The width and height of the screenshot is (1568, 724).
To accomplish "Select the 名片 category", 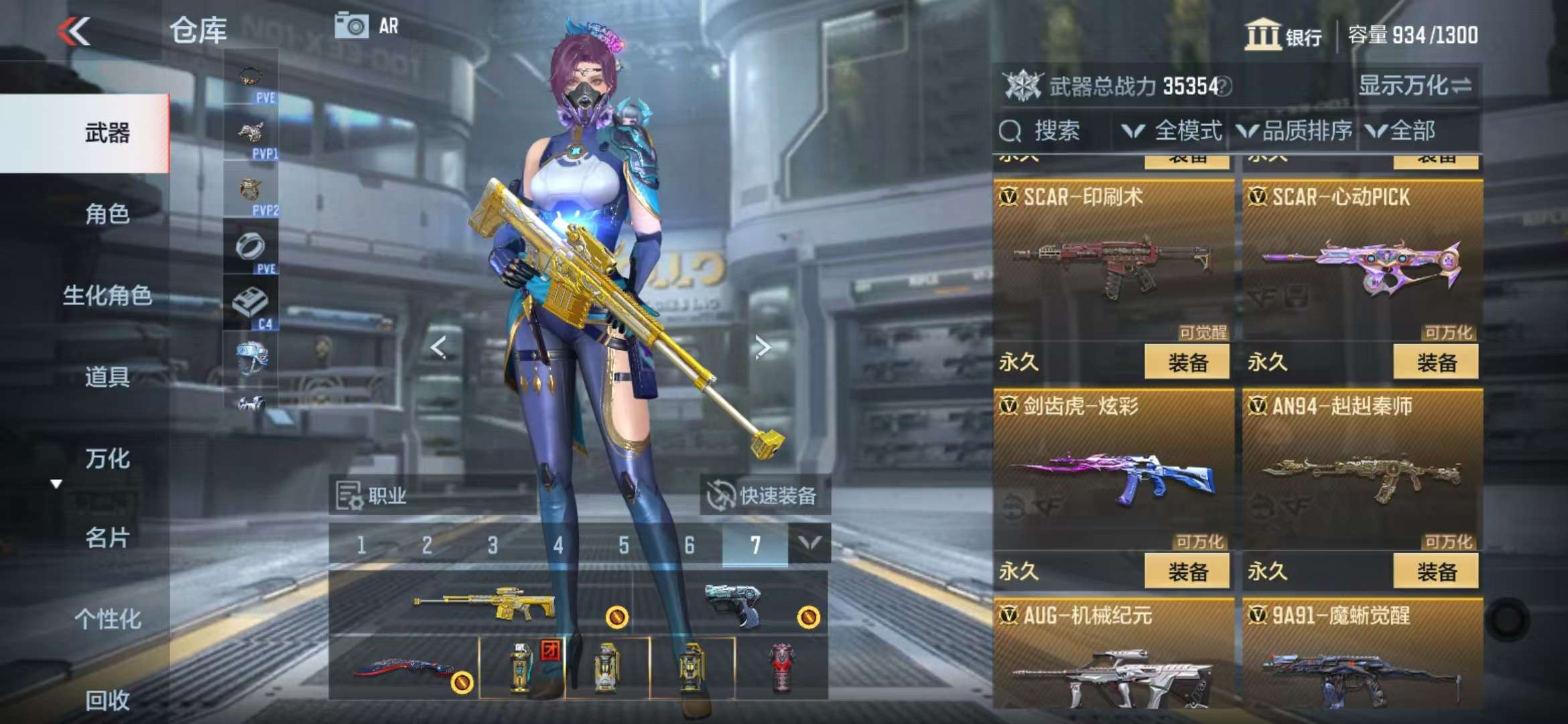I will (107, 538).
